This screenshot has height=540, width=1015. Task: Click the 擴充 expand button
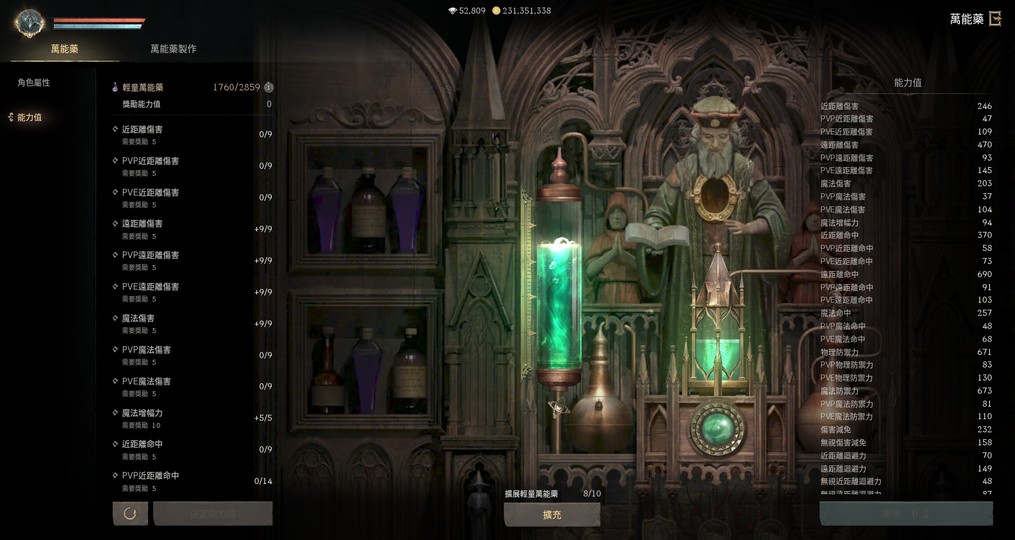click(x=551, y=514)
